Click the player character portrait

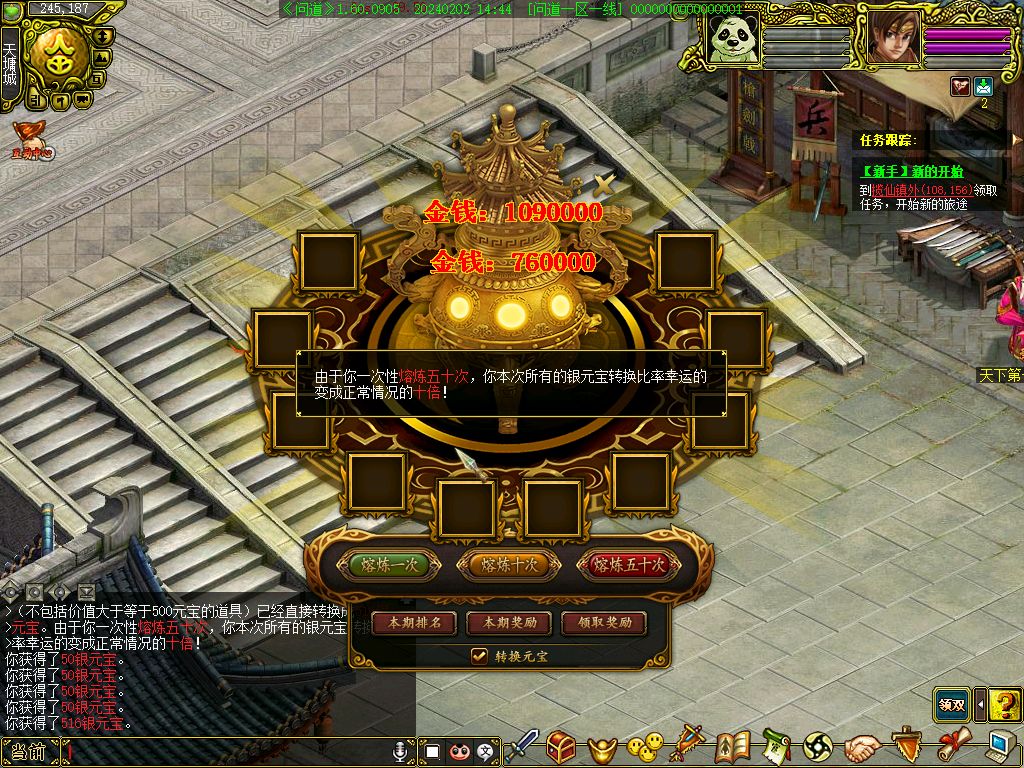893,40
